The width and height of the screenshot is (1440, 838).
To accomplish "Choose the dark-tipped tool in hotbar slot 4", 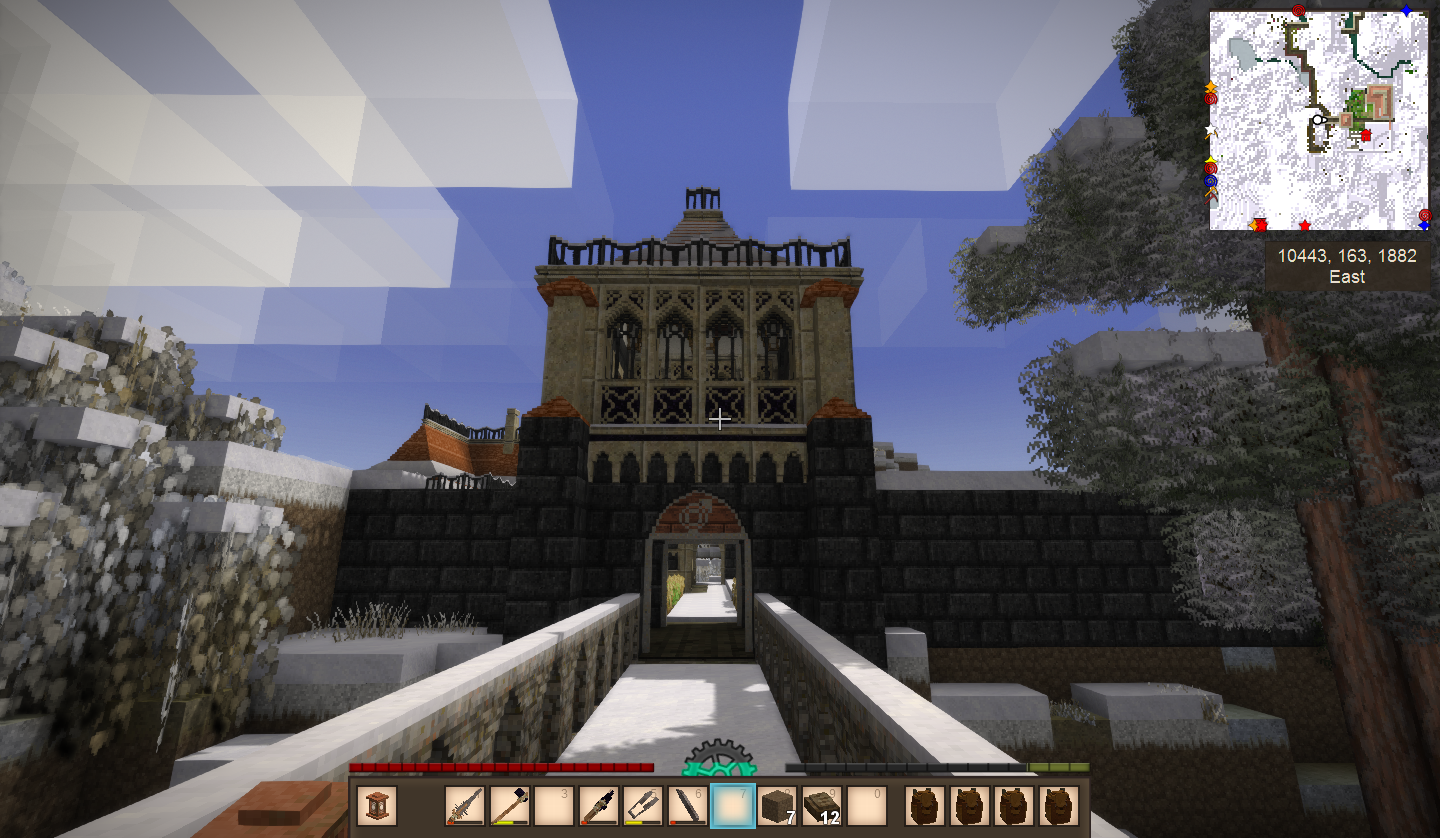I will tap(597, 806).
